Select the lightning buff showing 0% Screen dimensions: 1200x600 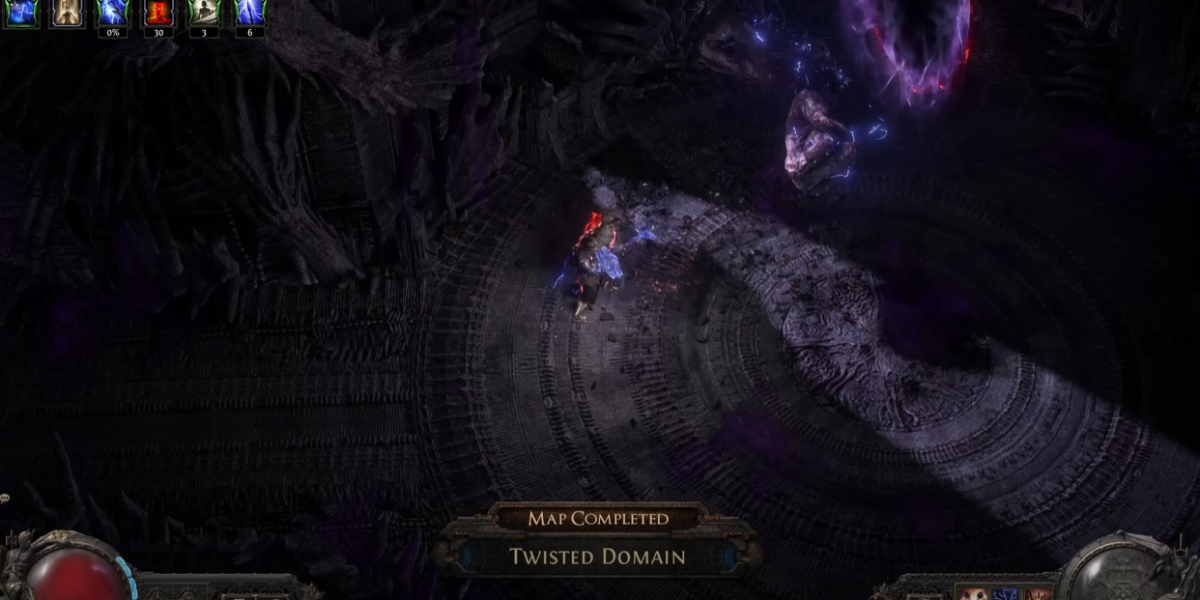coord(112,12)
